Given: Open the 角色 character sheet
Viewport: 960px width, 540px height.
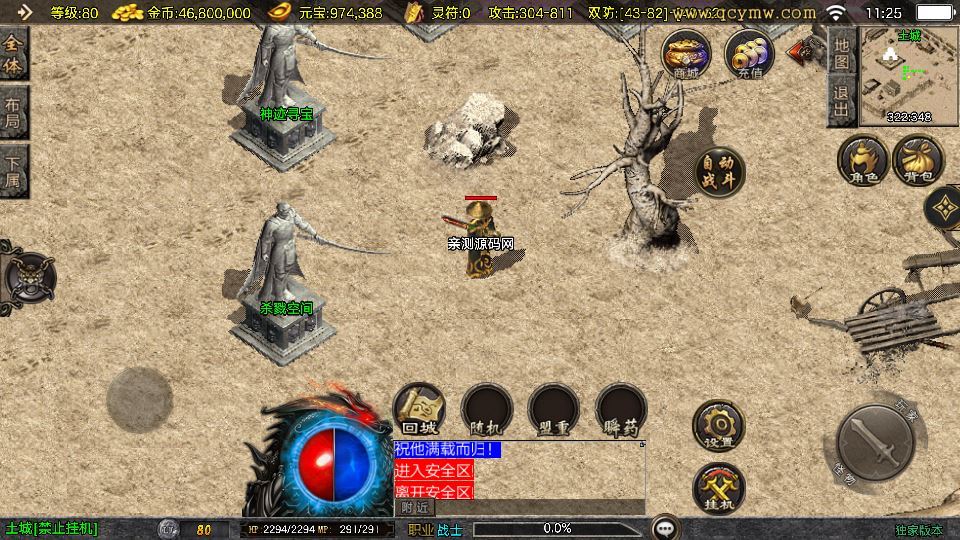Looking at the screenshot, I should click(864, 161).
